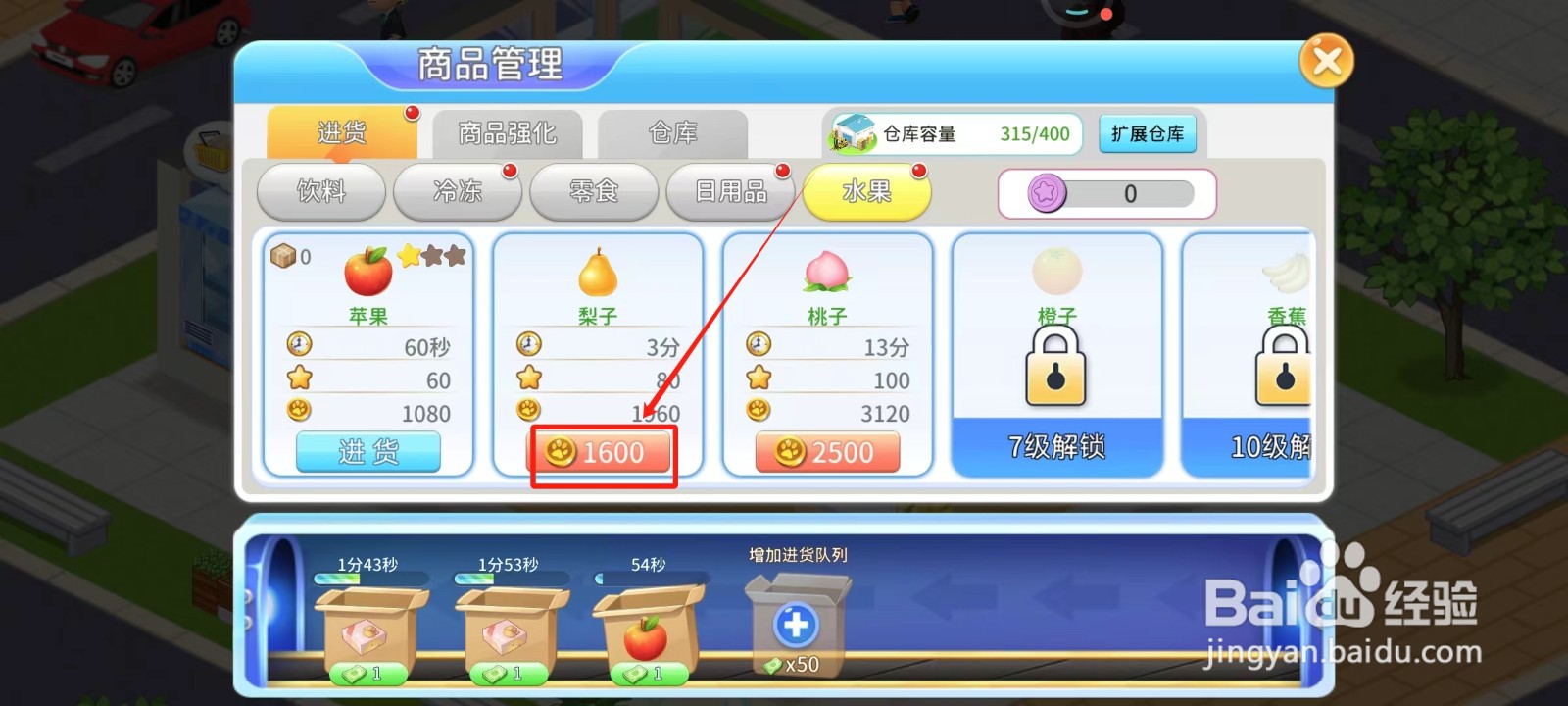The height and width of the screenshot is (706, 1568).
Task: Select the 水果 category button
Action: tap(866, 192)
